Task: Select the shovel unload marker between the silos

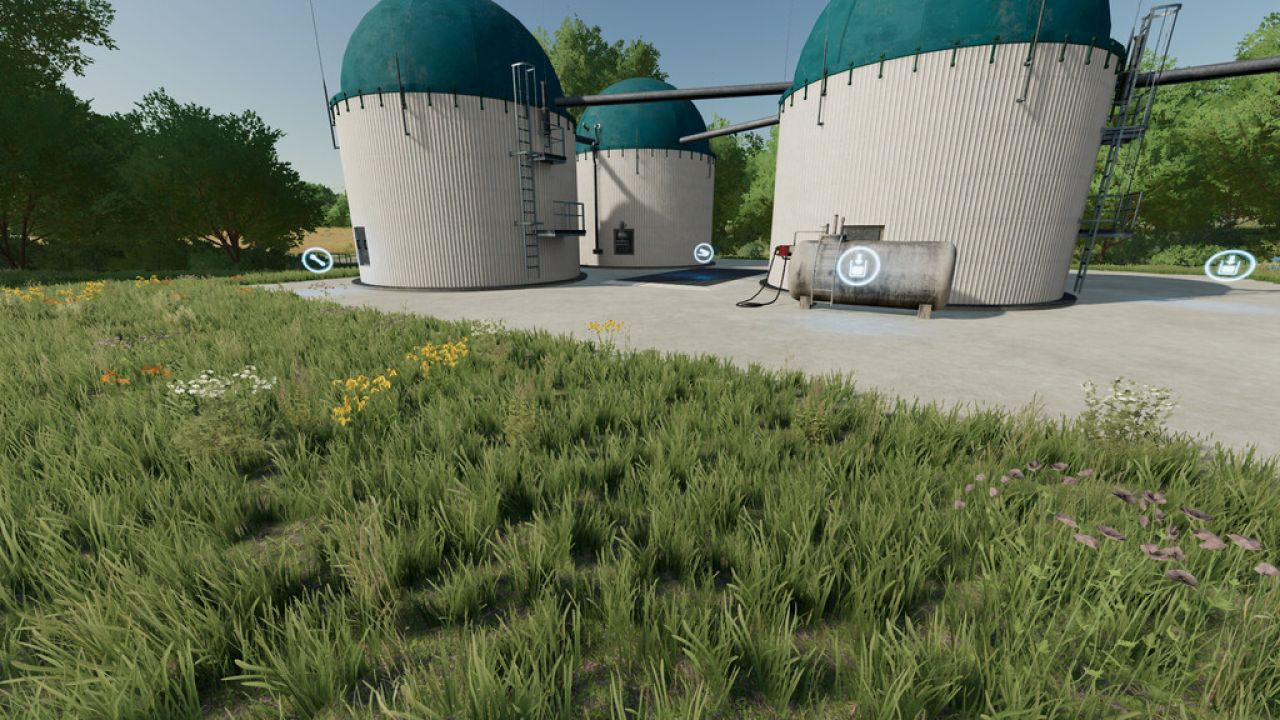Action: tap(703, 252)
